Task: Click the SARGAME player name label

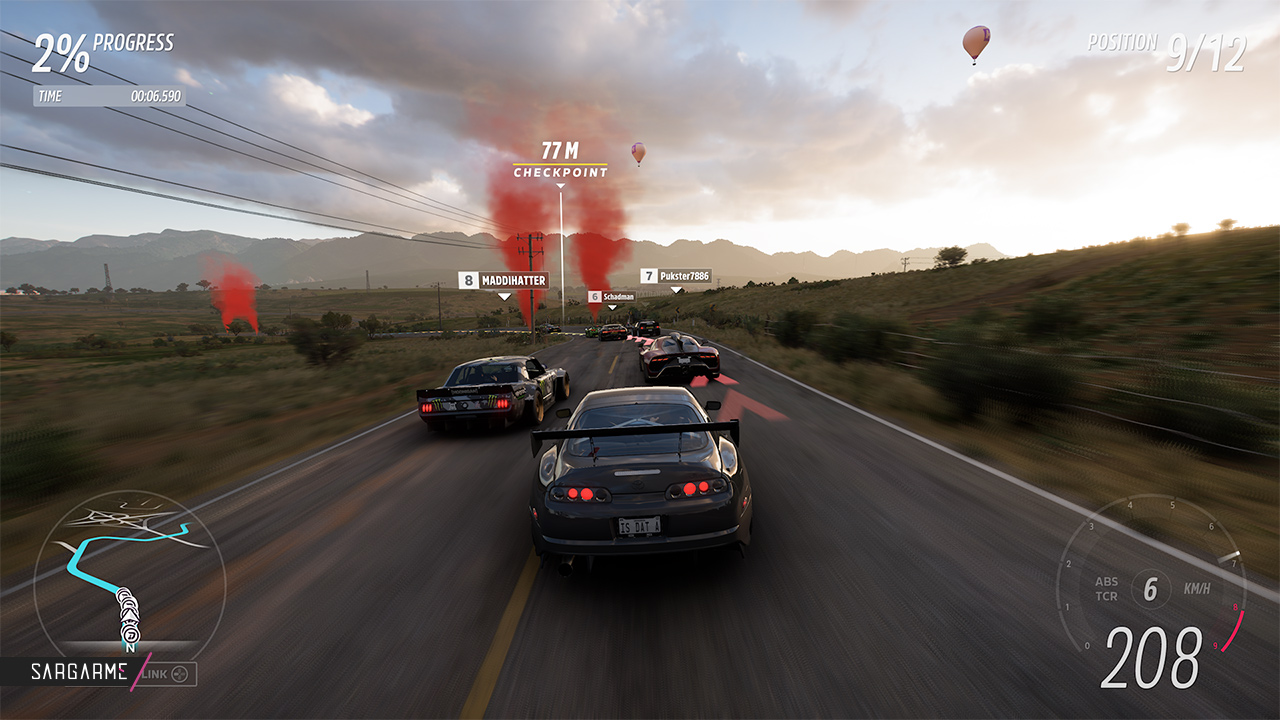Action: point(78,672)
